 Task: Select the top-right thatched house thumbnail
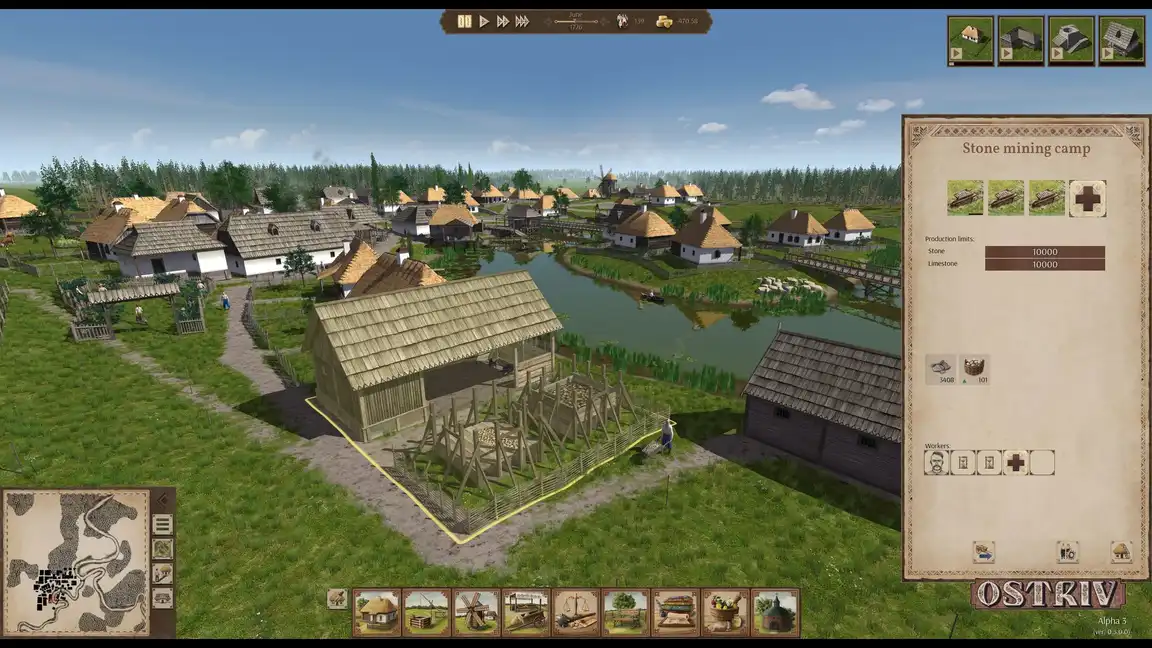[x=970, y=40]
